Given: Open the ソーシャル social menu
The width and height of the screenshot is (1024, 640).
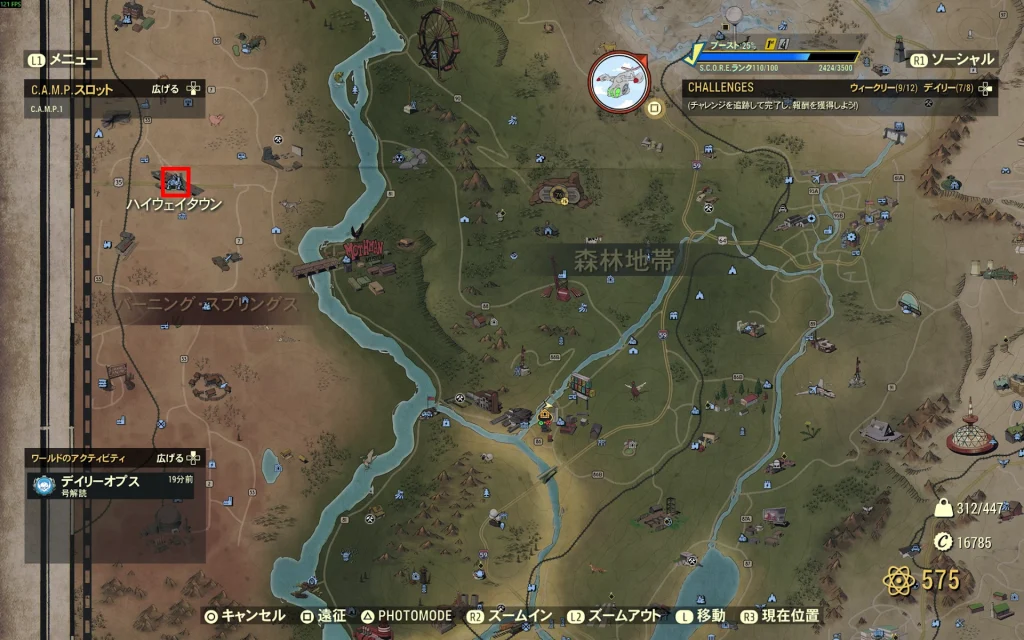Looking at the screenshot, I should coord(960,60).
